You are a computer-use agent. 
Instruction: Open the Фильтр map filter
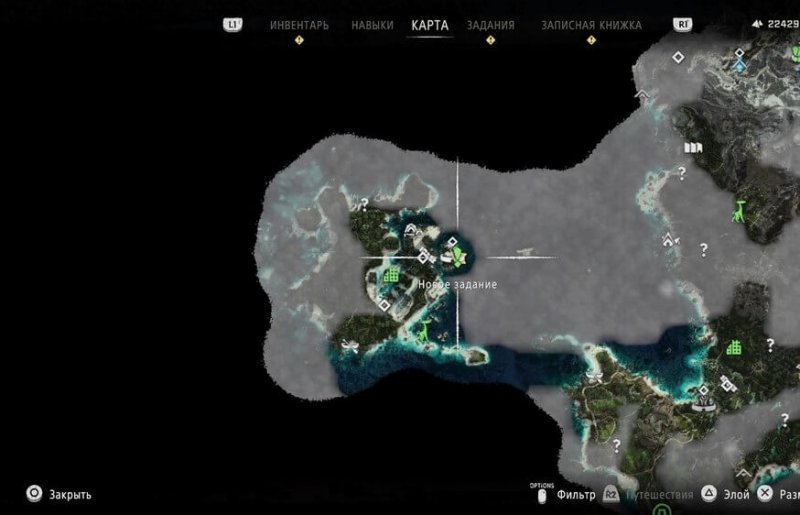[x=578, y=494]
